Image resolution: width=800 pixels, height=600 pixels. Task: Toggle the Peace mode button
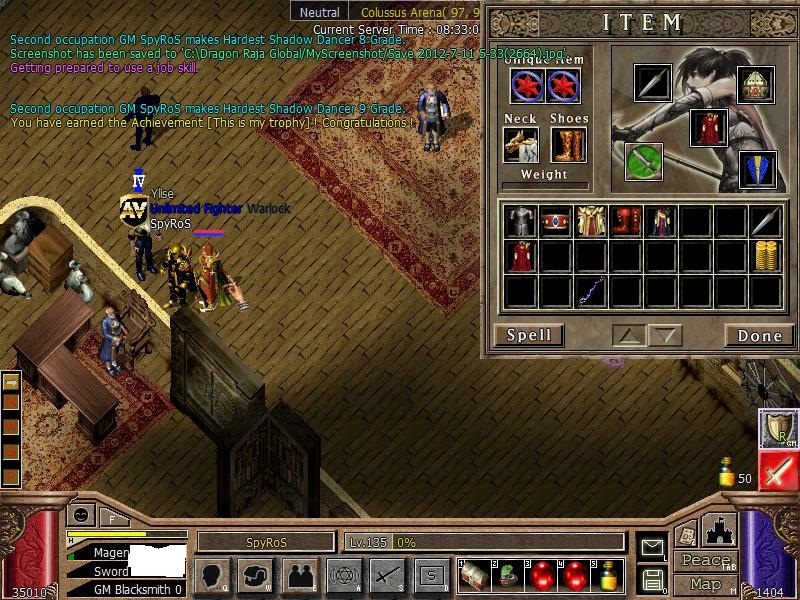pyautogui.click(x=705, y=561)
